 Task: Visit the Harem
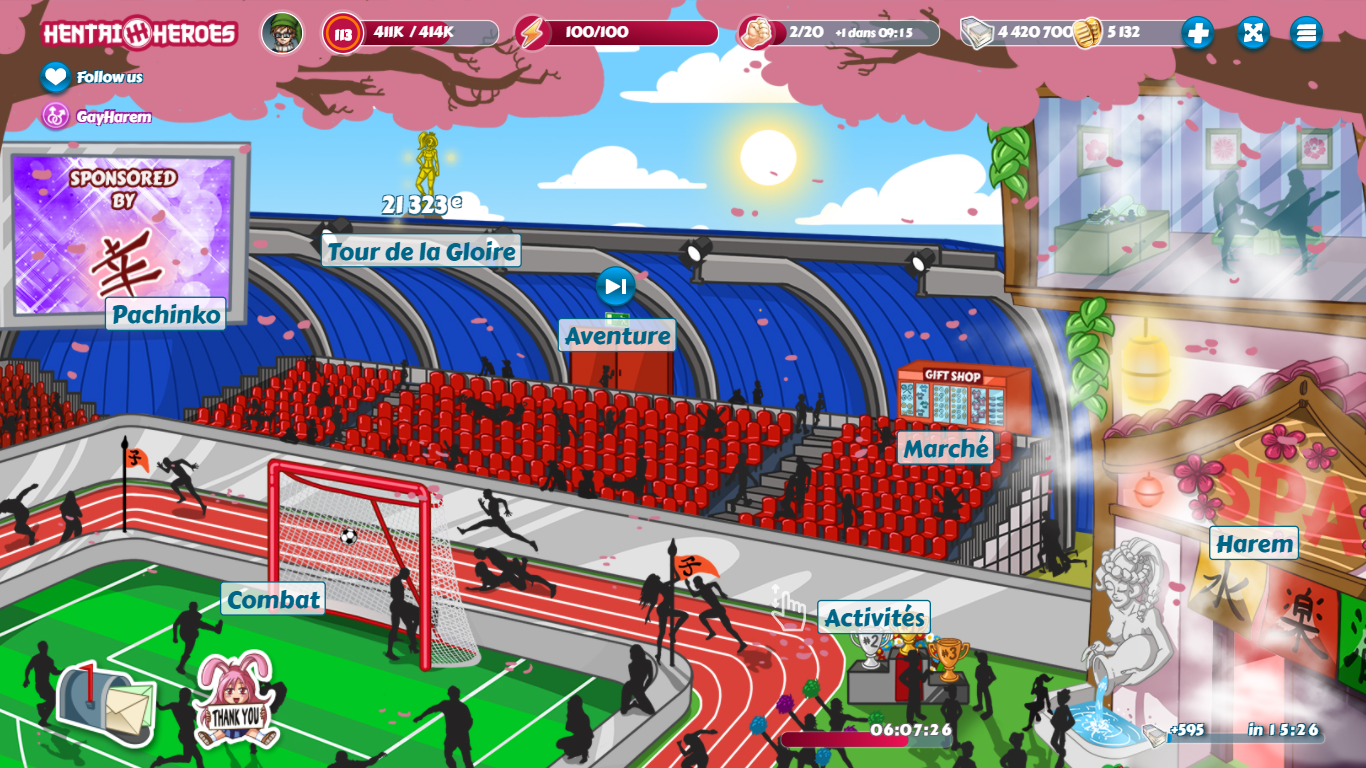point(1254,544)
